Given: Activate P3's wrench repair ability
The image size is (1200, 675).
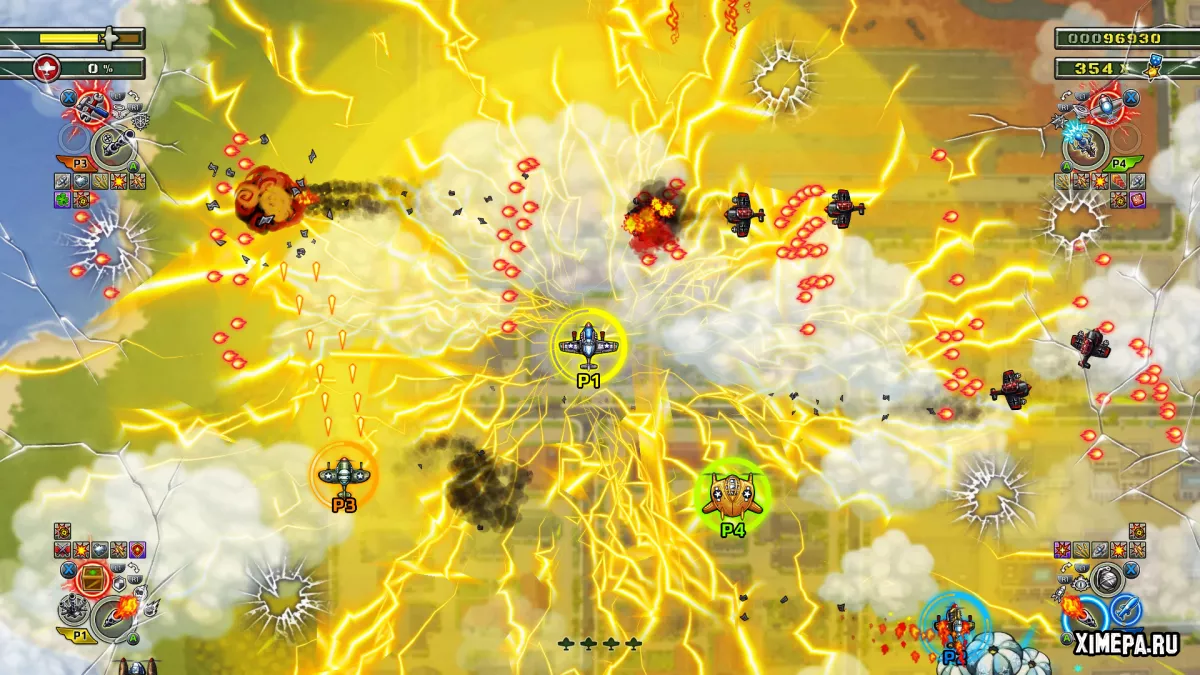Looking at the screenshot, I should [91, 107].
